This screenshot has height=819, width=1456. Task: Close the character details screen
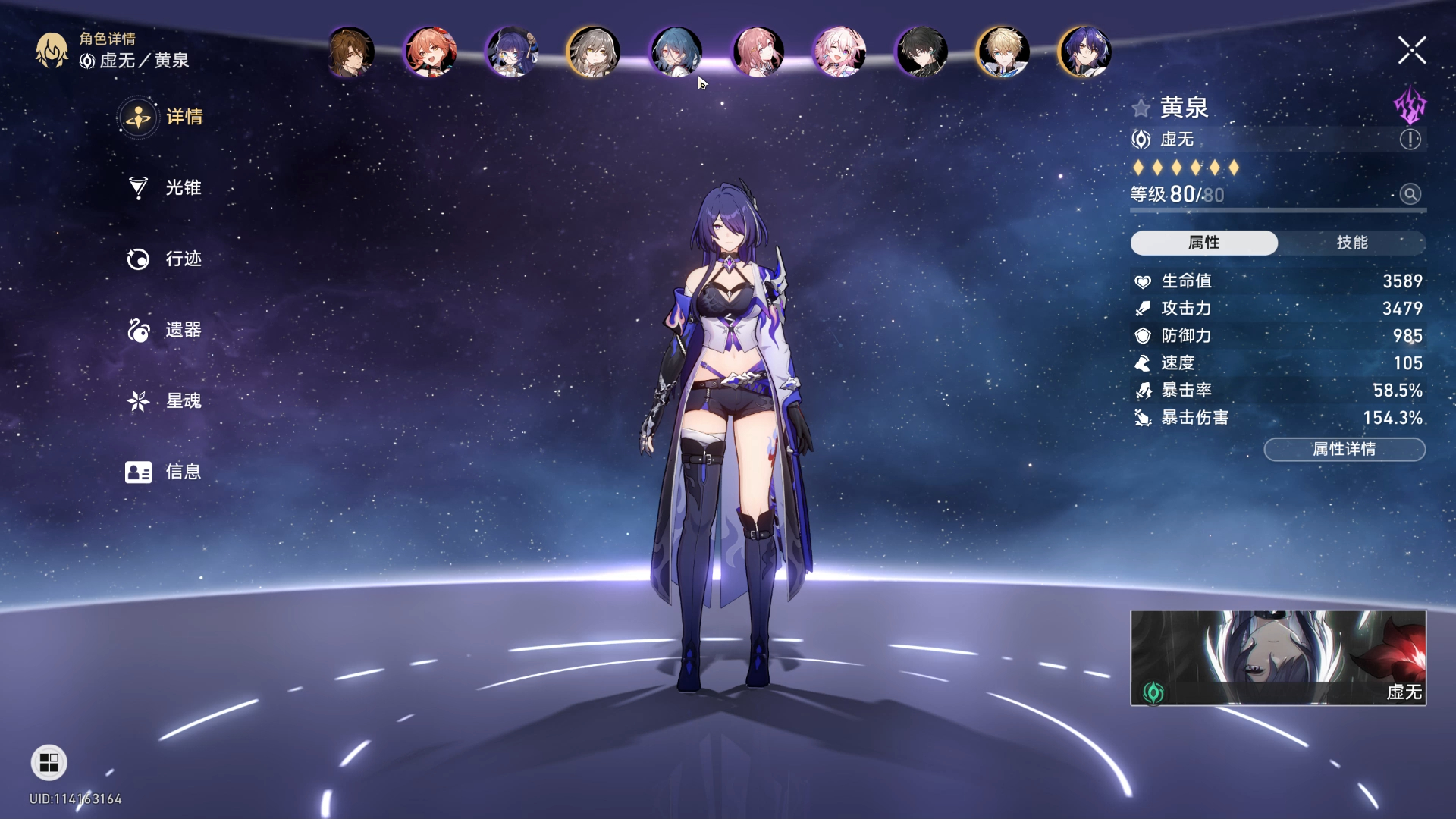click(1411, 51)
